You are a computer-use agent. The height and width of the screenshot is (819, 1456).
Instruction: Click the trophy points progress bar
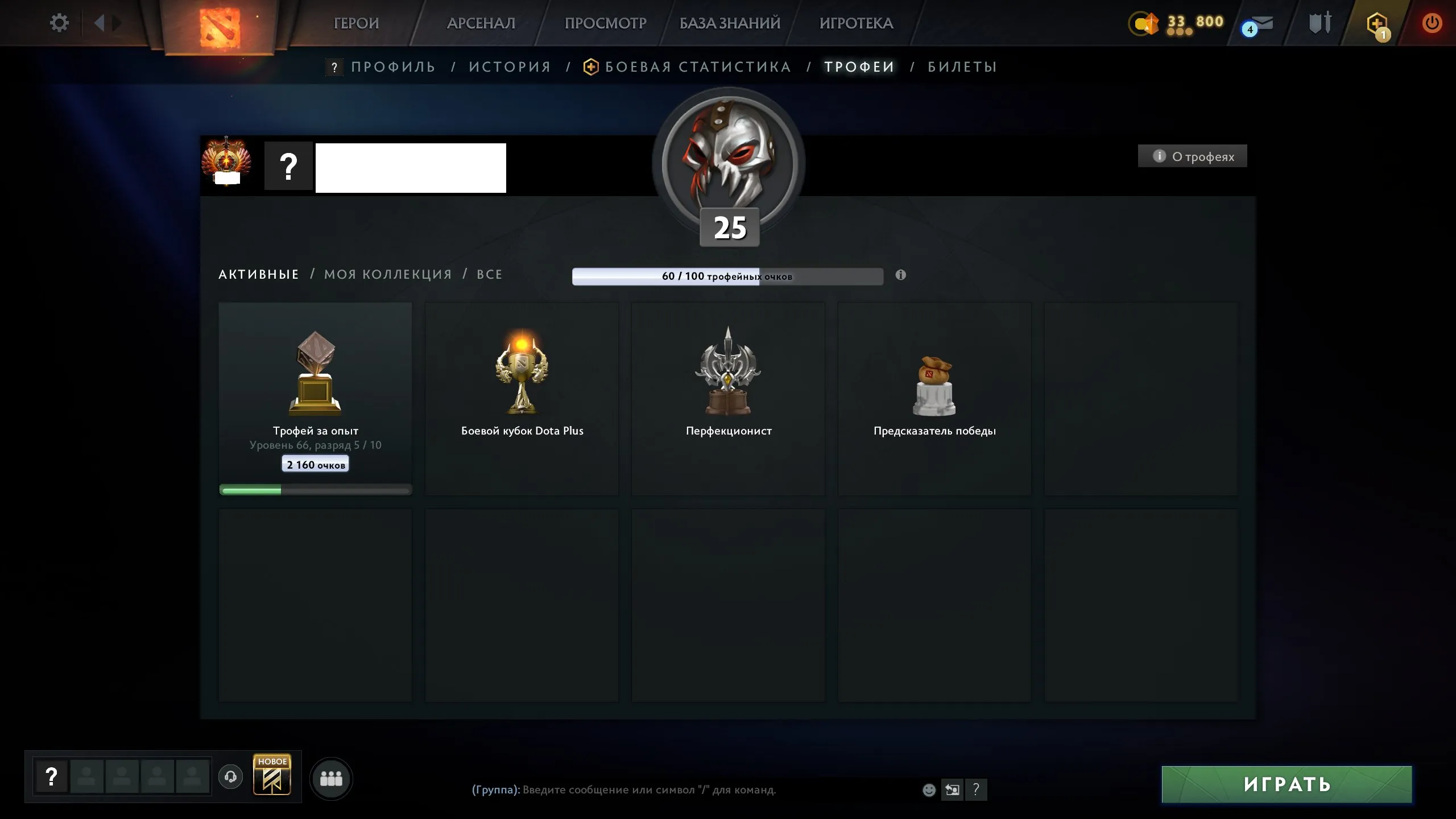click(728, 276)
